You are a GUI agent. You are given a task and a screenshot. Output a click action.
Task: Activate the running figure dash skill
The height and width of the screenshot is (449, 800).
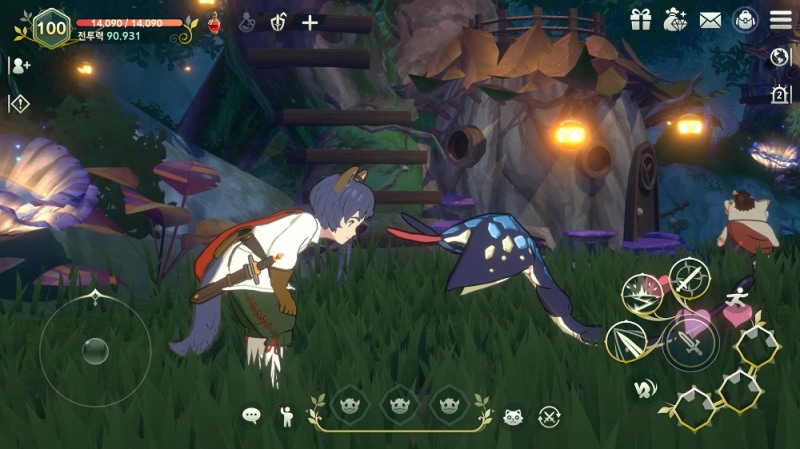738,300
